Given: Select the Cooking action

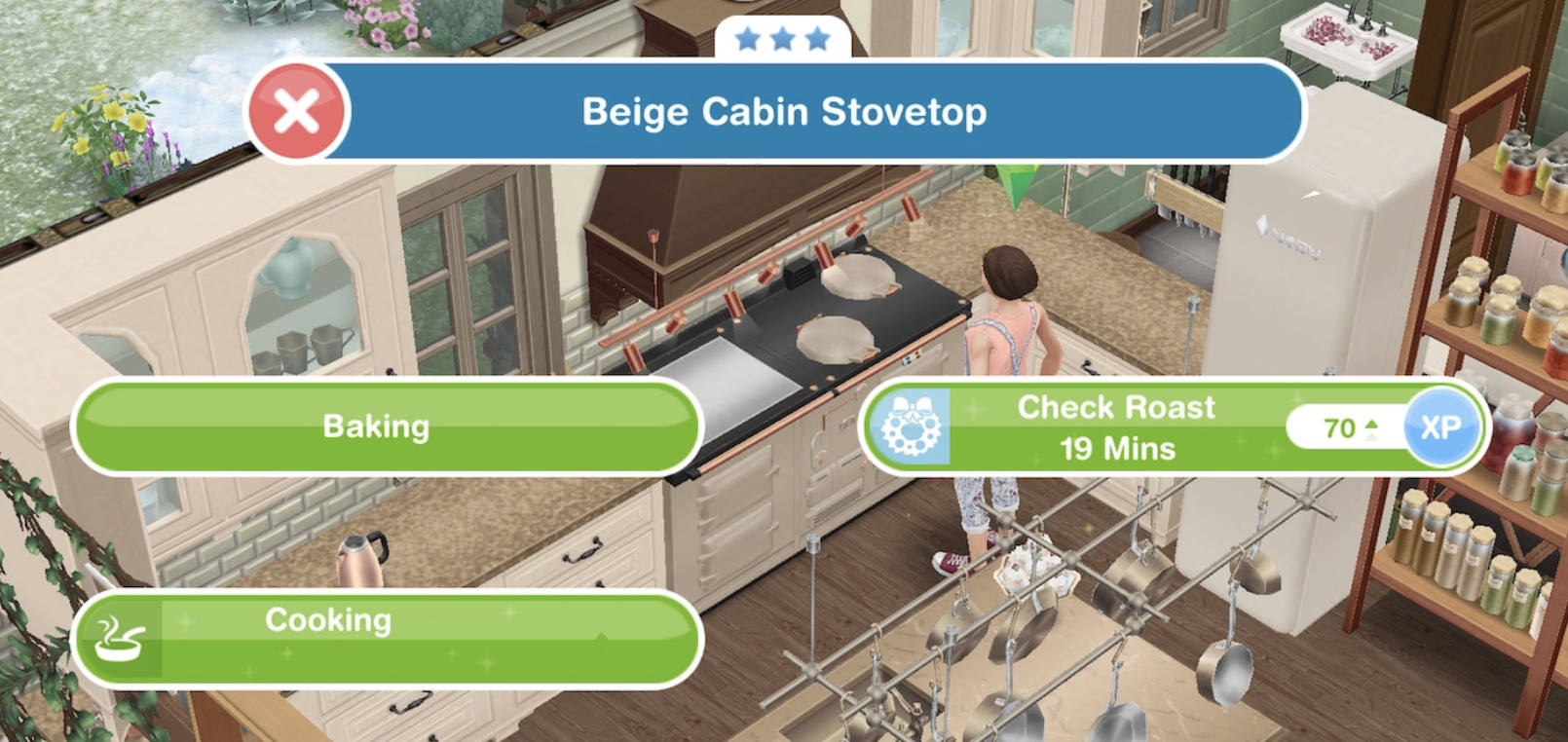Looking at the screenshot, I should click(x=386, y=637).
